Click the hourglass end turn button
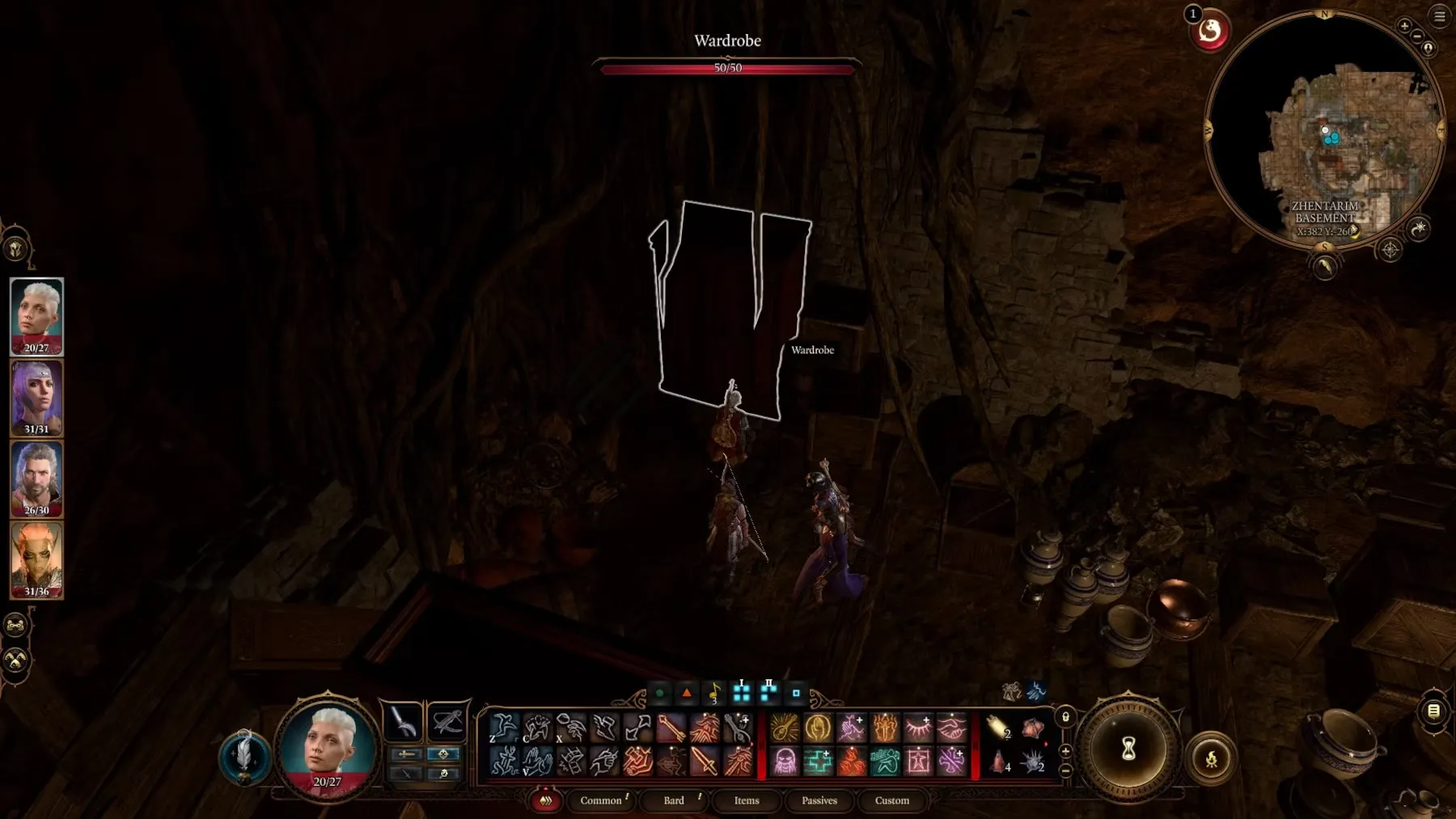Screen dimensions: 1456x819 1128,749
